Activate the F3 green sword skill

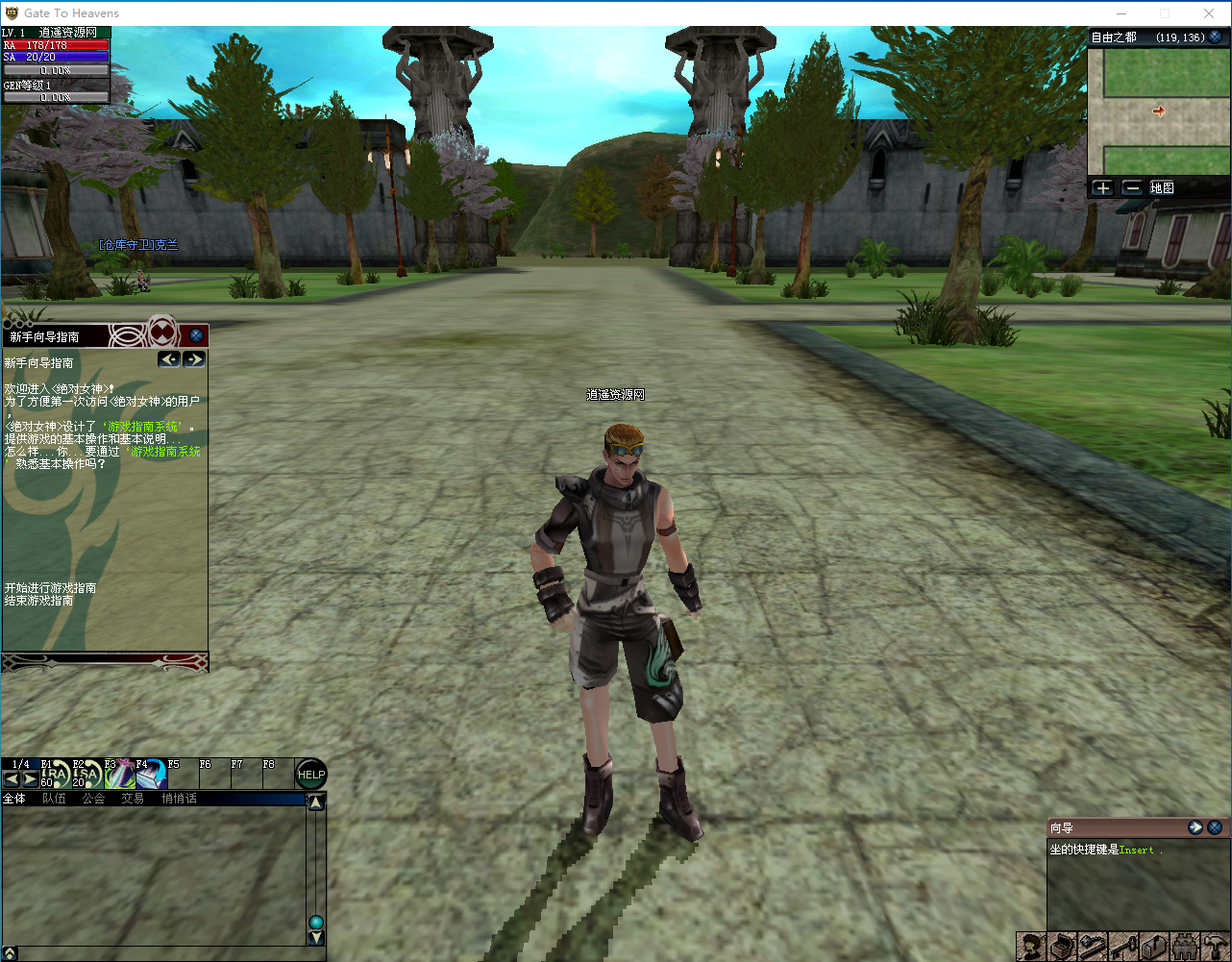tap(119, 775)
